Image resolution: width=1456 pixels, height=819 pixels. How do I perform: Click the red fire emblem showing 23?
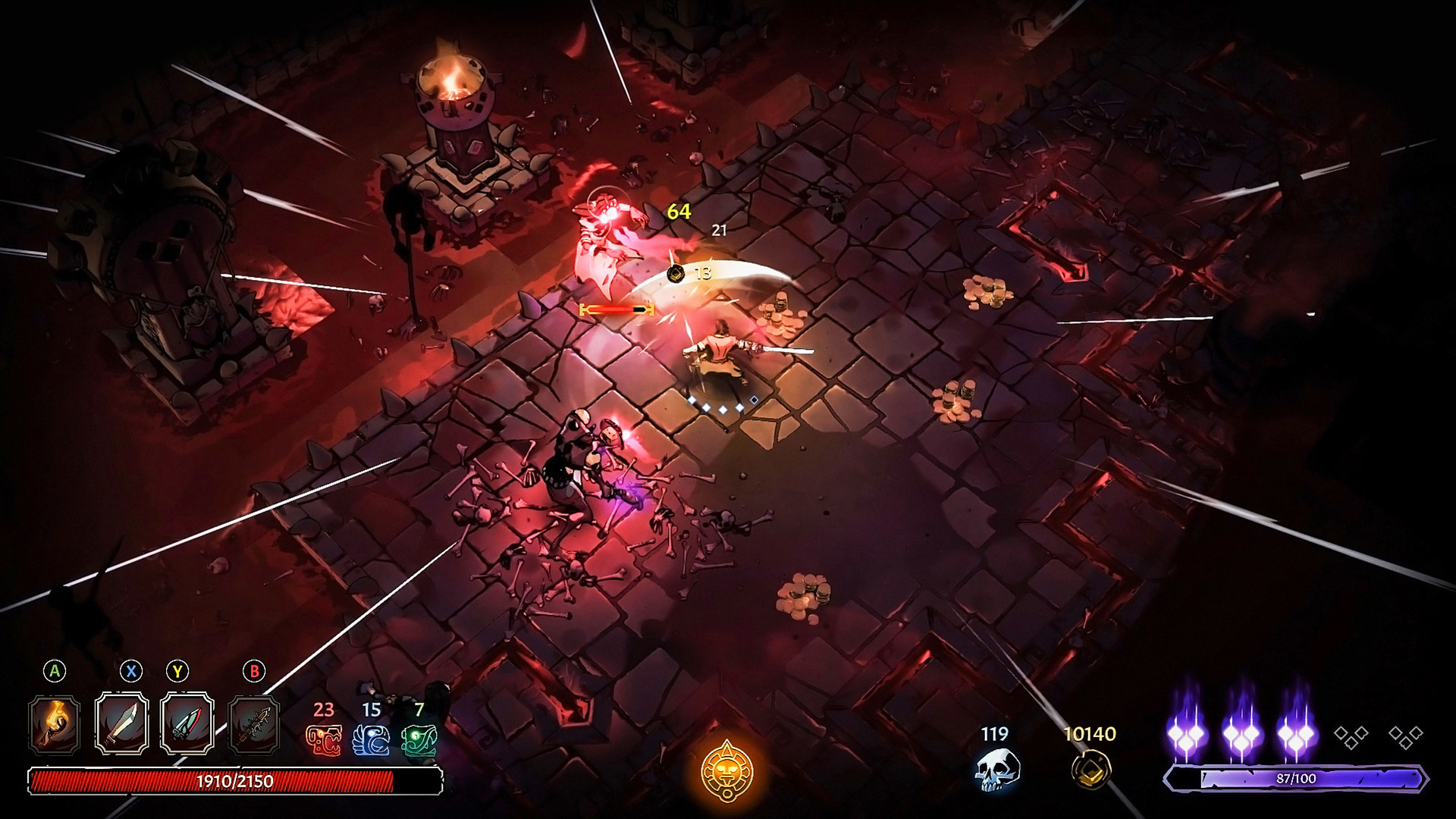coord(323,740)
